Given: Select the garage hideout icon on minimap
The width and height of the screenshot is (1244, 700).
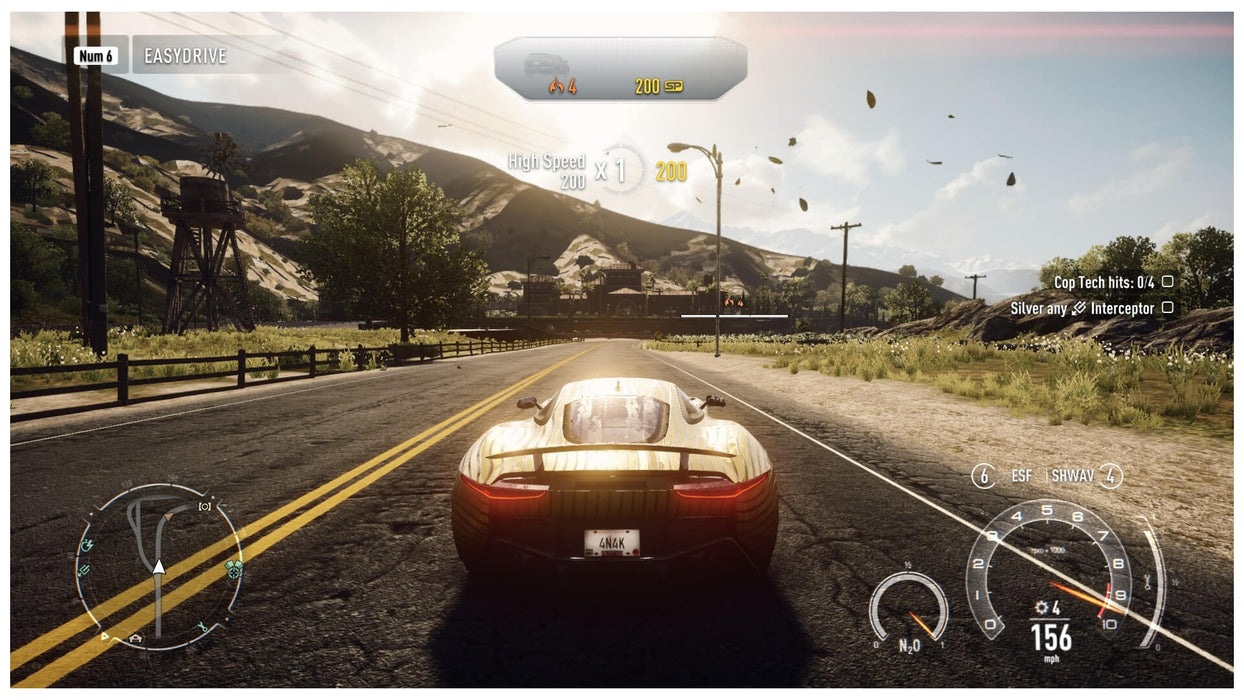Looking at the screenshot, I should [x=135, y=637].
